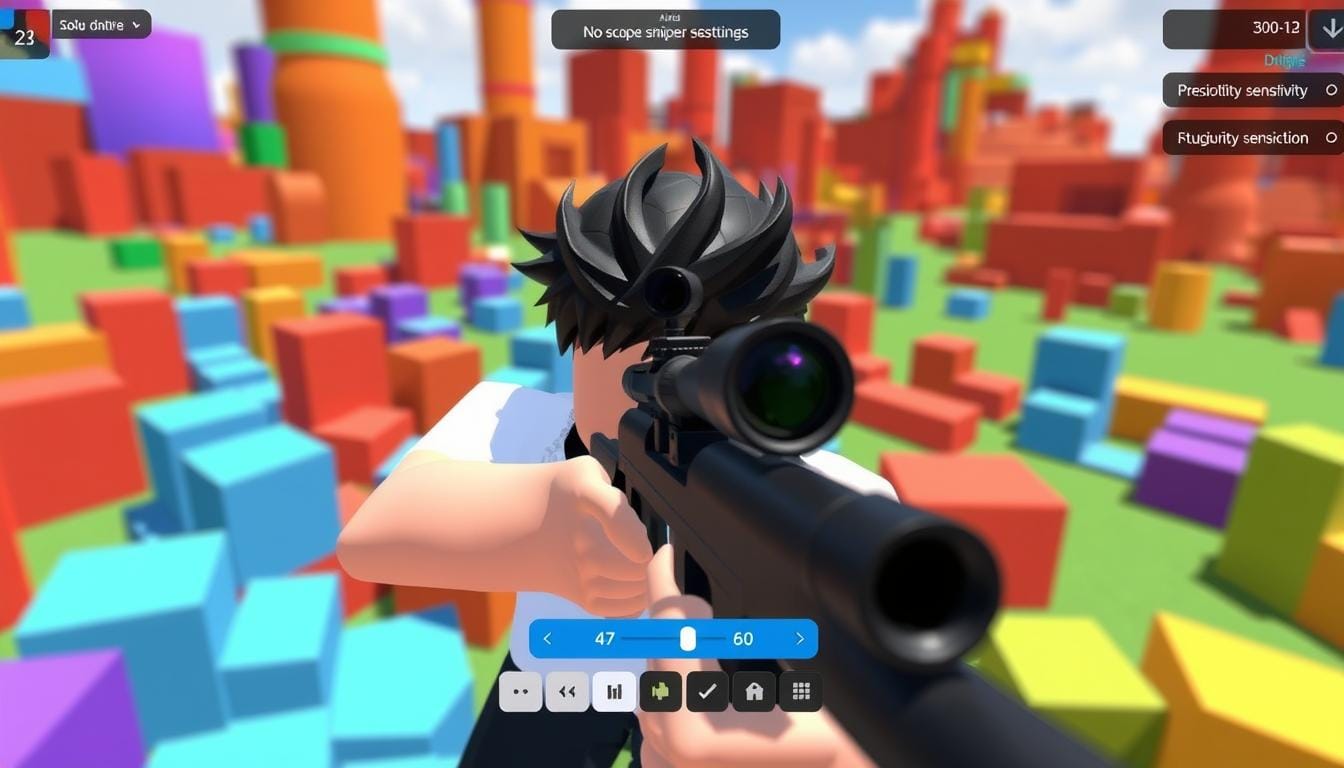The image size is (1344, 768).
Task: Select the two-dots icon in the bottom toolbar
Action: coord(520,691)
